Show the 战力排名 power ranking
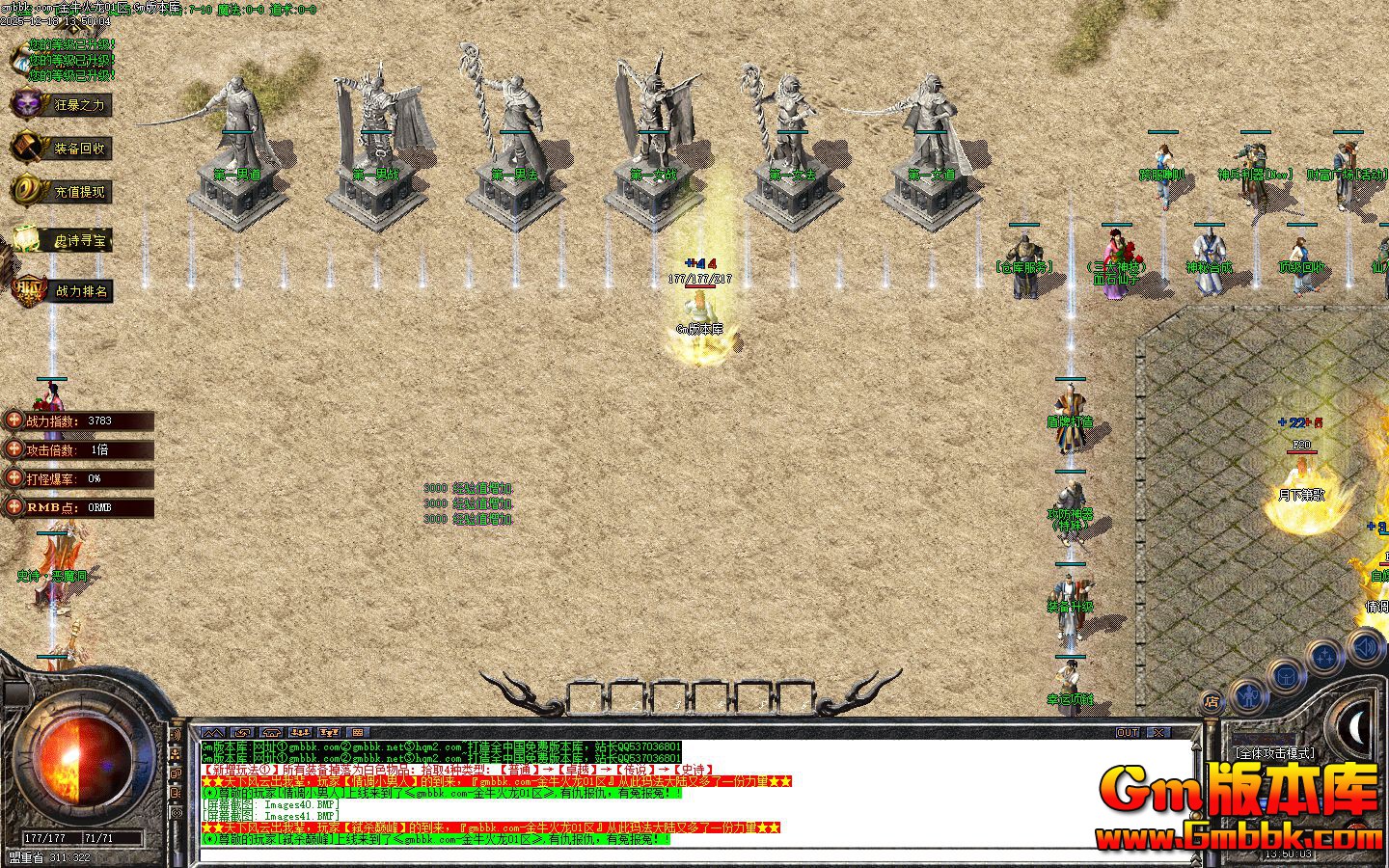Screen dimensions: 1389x868 (x=60, y=290)
